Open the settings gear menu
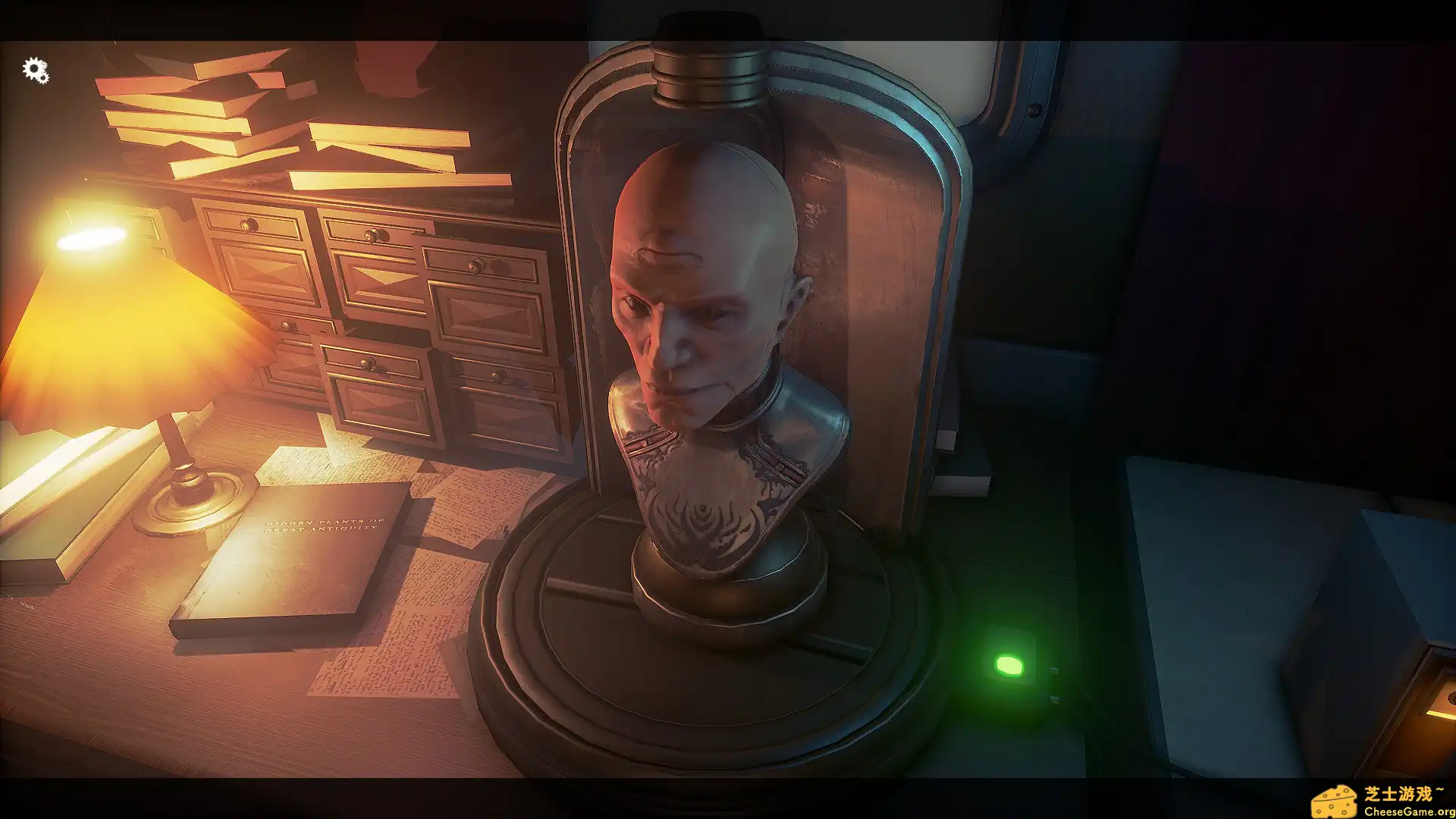The height and width of the screenshot is (819, 1456). [x=33, y=70]
